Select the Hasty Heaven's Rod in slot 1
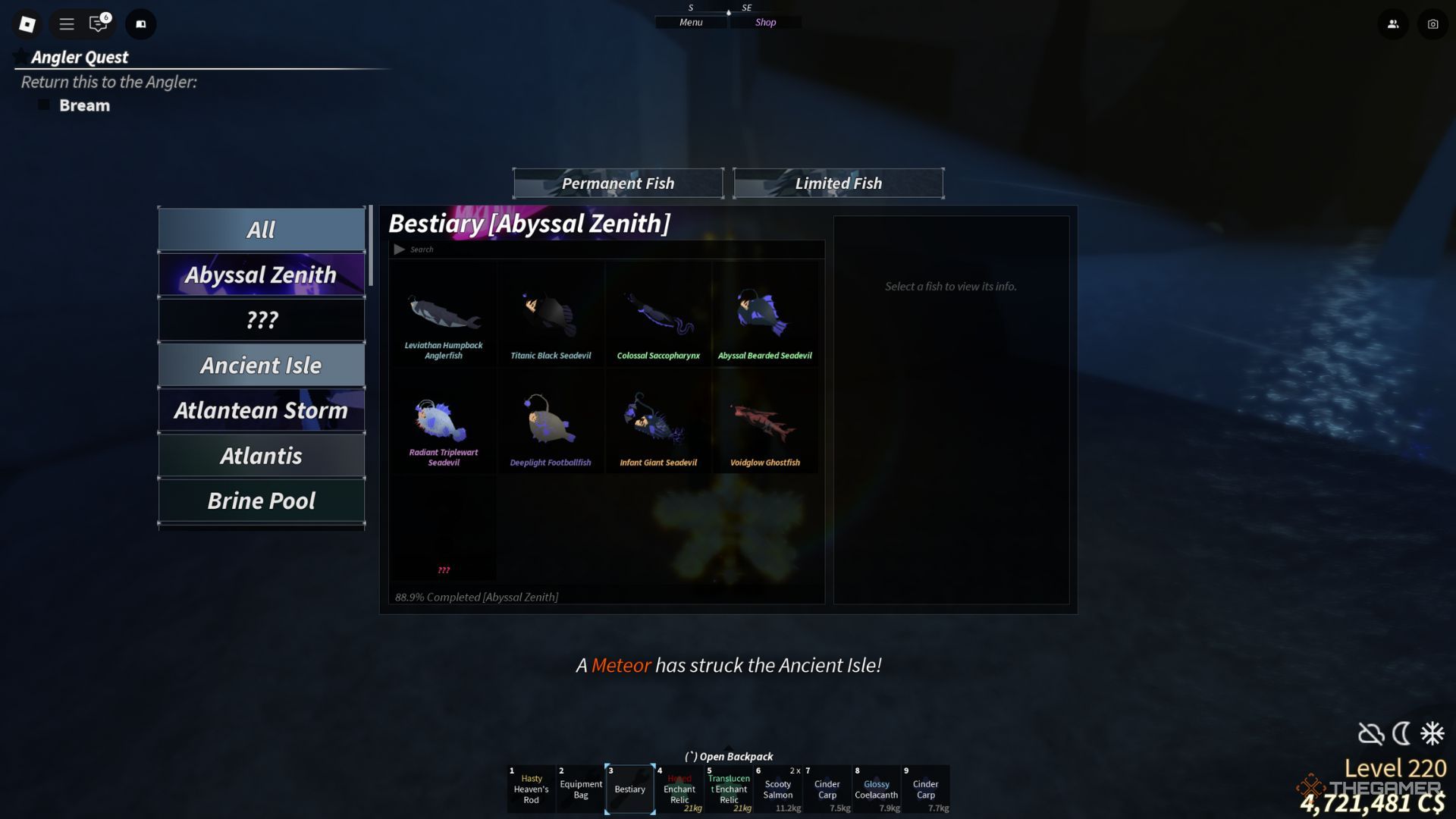 pos(531,789)
